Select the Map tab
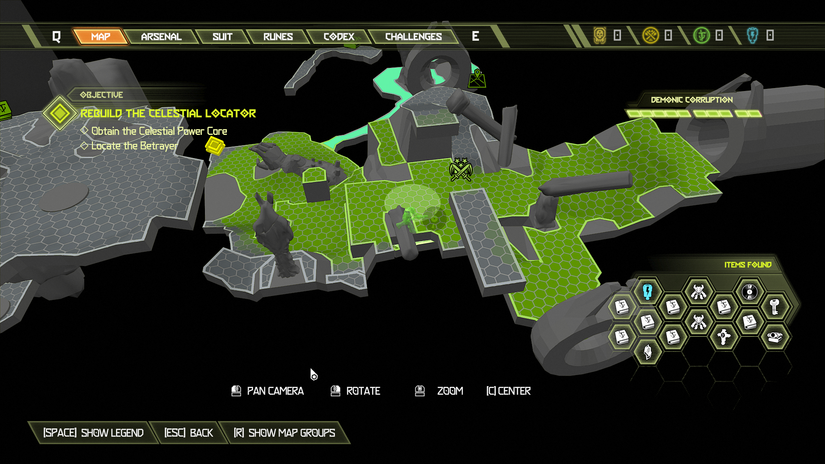 point(100,37)
